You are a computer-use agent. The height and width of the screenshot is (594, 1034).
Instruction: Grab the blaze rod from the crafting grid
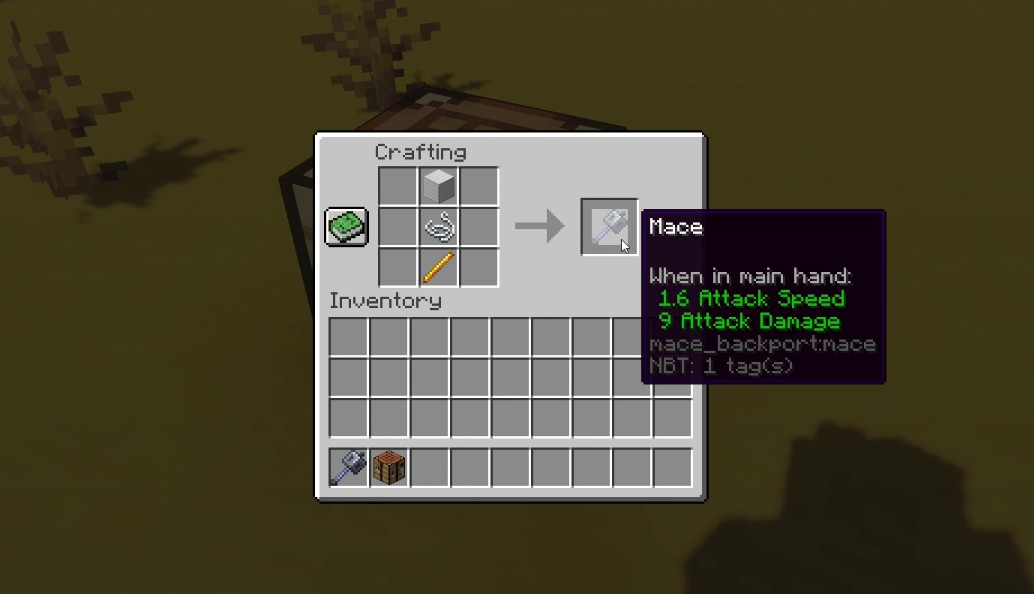[438, 268]
